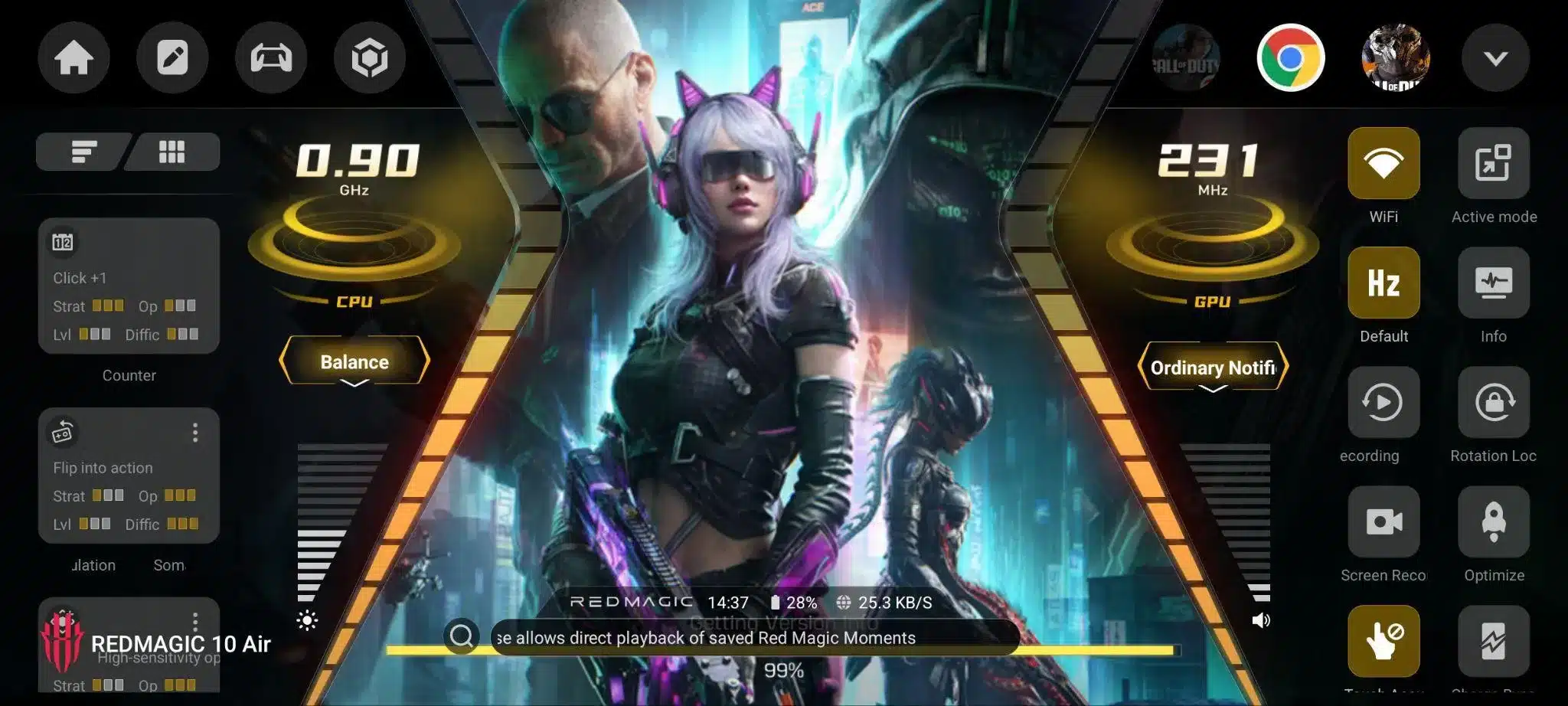Image resolution: width=1568 pixels, height=706 pixels.
Task: Open the Ordinary Notification dropdown
Action: tap(1213, 368)
